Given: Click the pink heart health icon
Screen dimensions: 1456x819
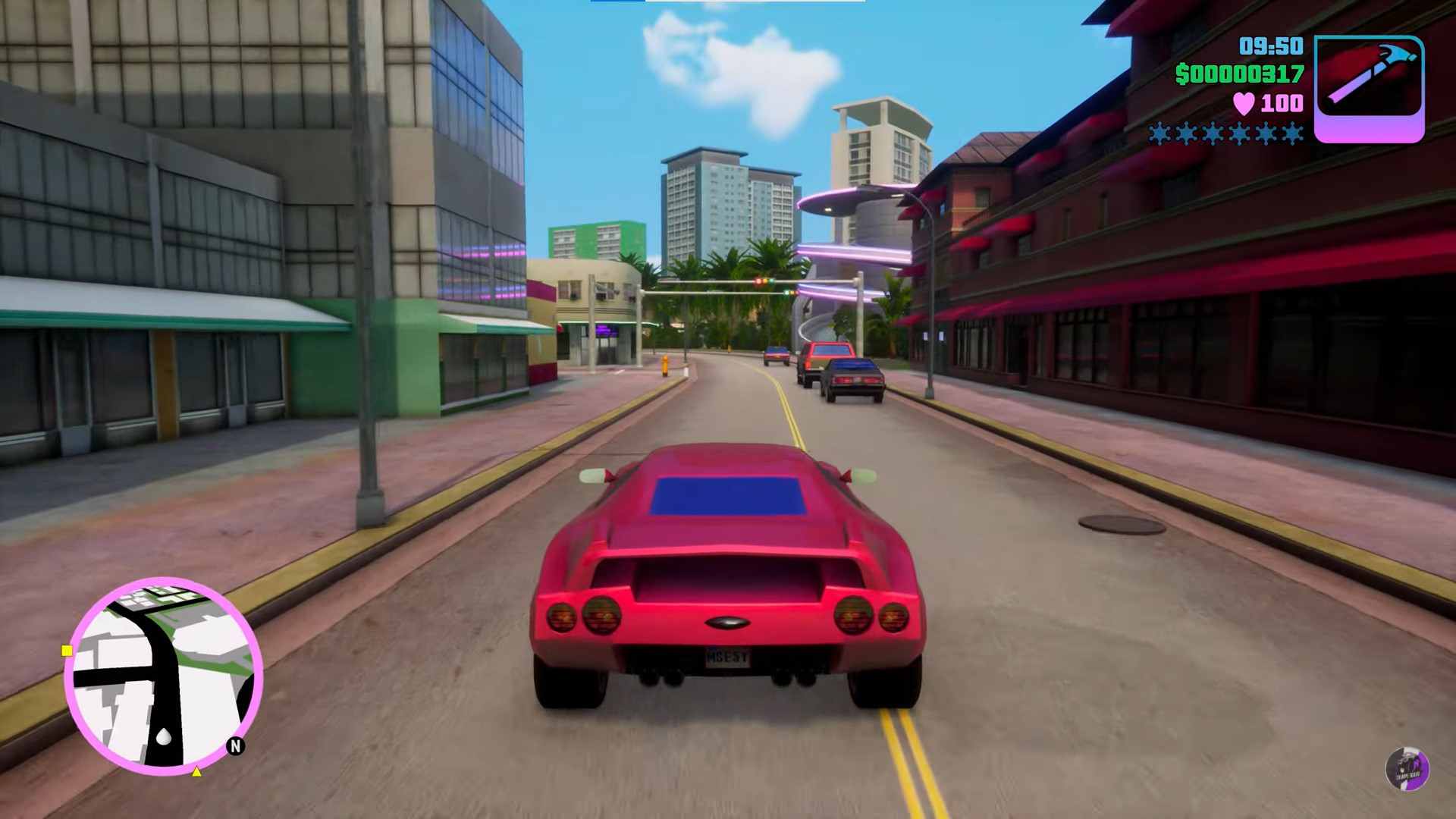Looking at the screenshot, I should [x=1241, y=105].
